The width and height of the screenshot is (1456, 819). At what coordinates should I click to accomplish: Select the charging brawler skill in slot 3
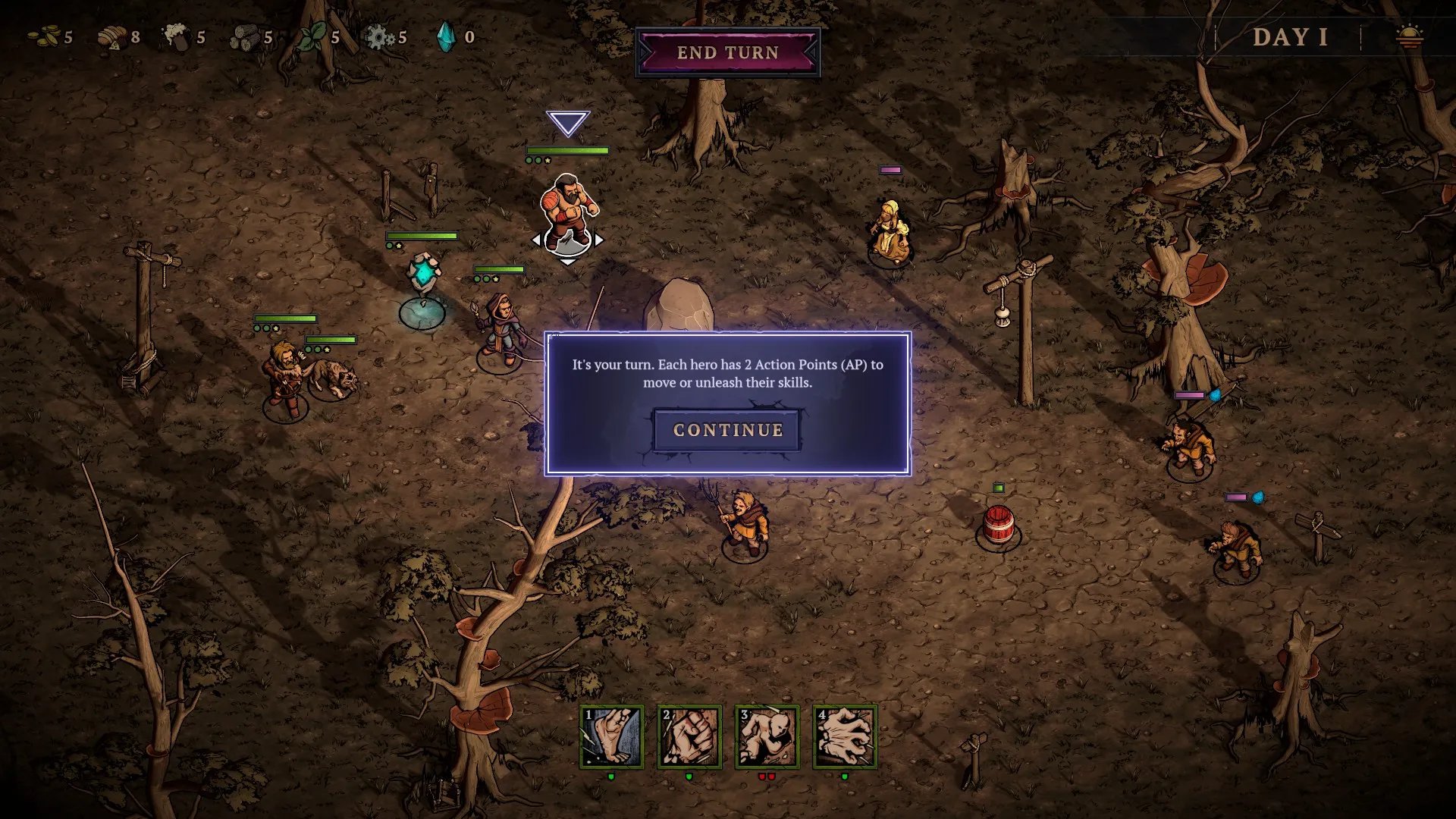pos(767,737)
